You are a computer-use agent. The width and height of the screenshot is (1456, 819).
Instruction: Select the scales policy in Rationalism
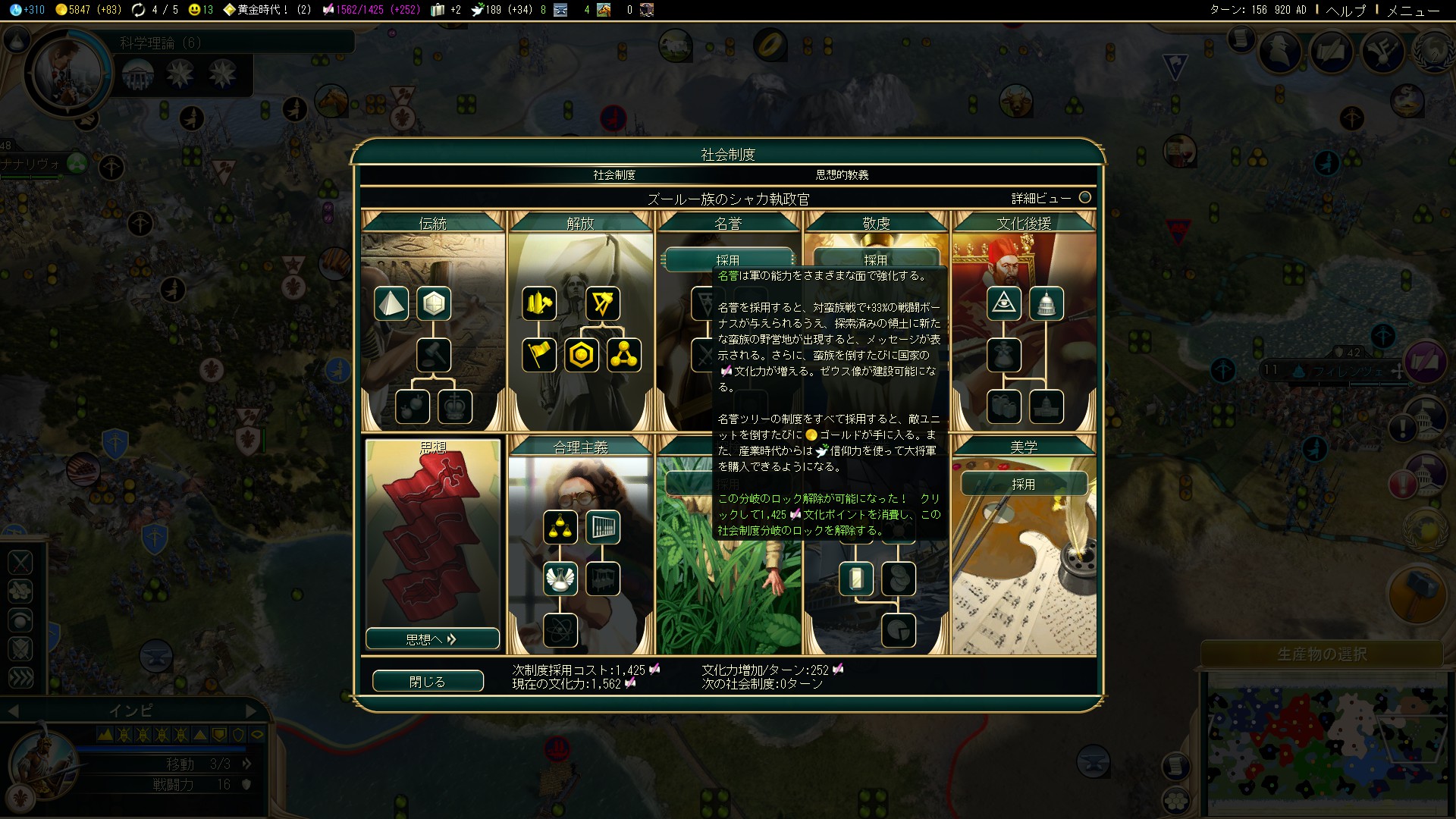[x=560, y=528]
